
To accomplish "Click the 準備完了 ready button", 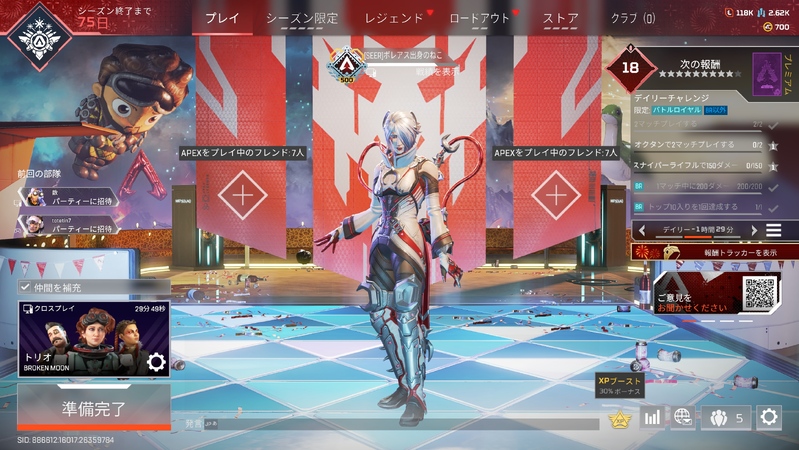I will 93,408.
